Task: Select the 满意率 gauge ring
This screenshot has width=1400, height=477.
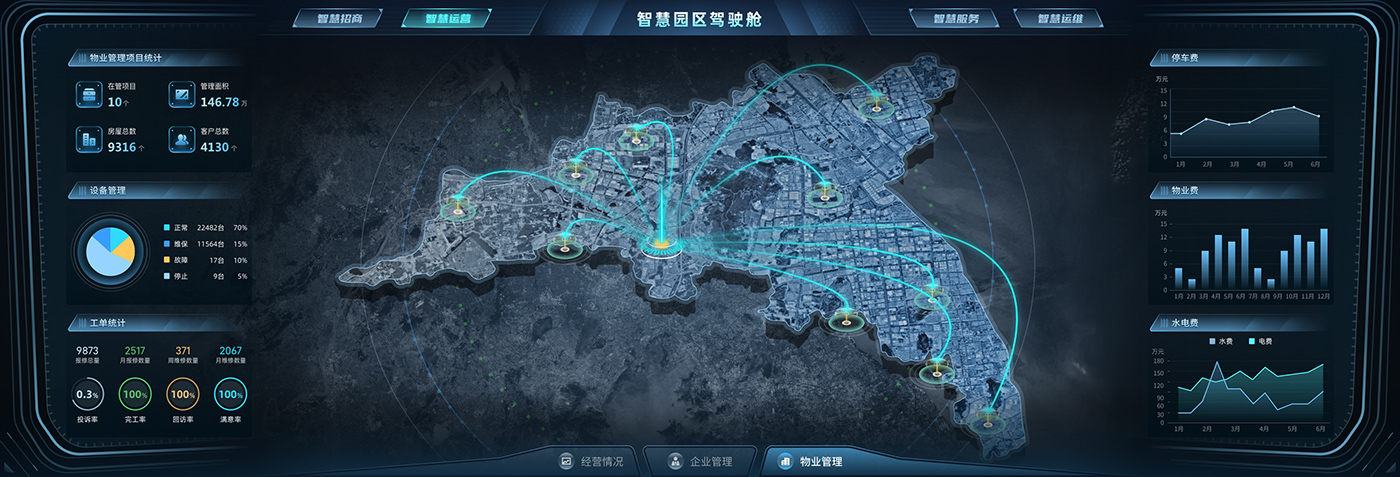Action: [231, 395]
